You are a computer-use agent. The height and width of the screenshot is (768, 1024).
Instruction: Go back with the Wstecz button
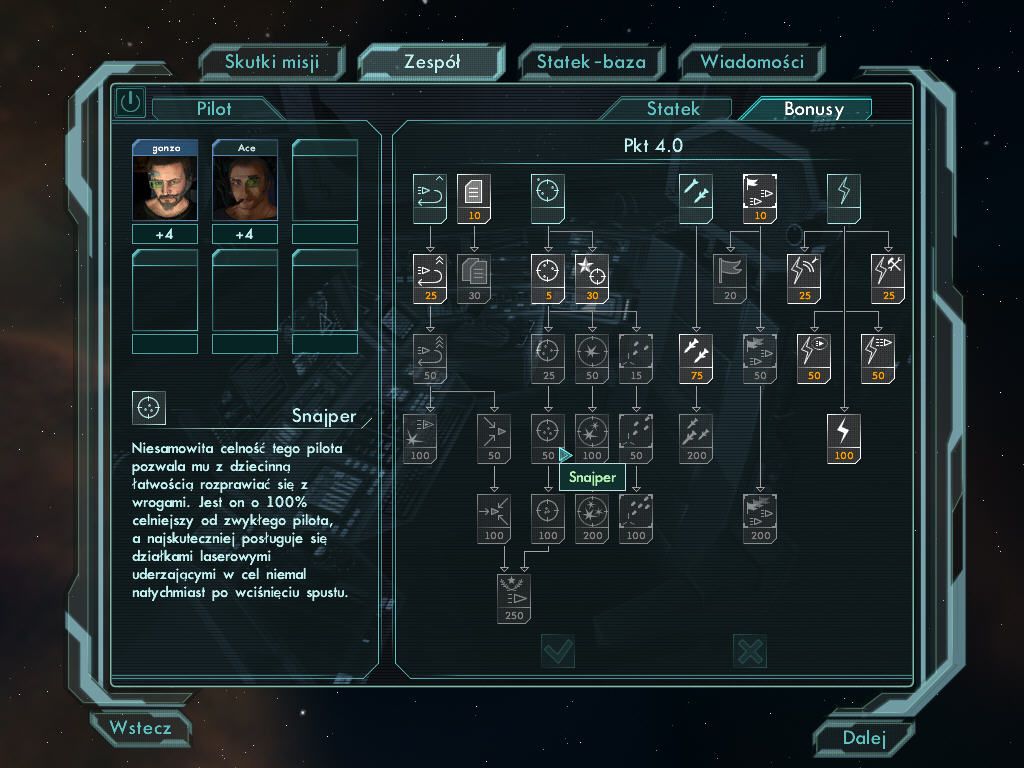coord(141,728)
